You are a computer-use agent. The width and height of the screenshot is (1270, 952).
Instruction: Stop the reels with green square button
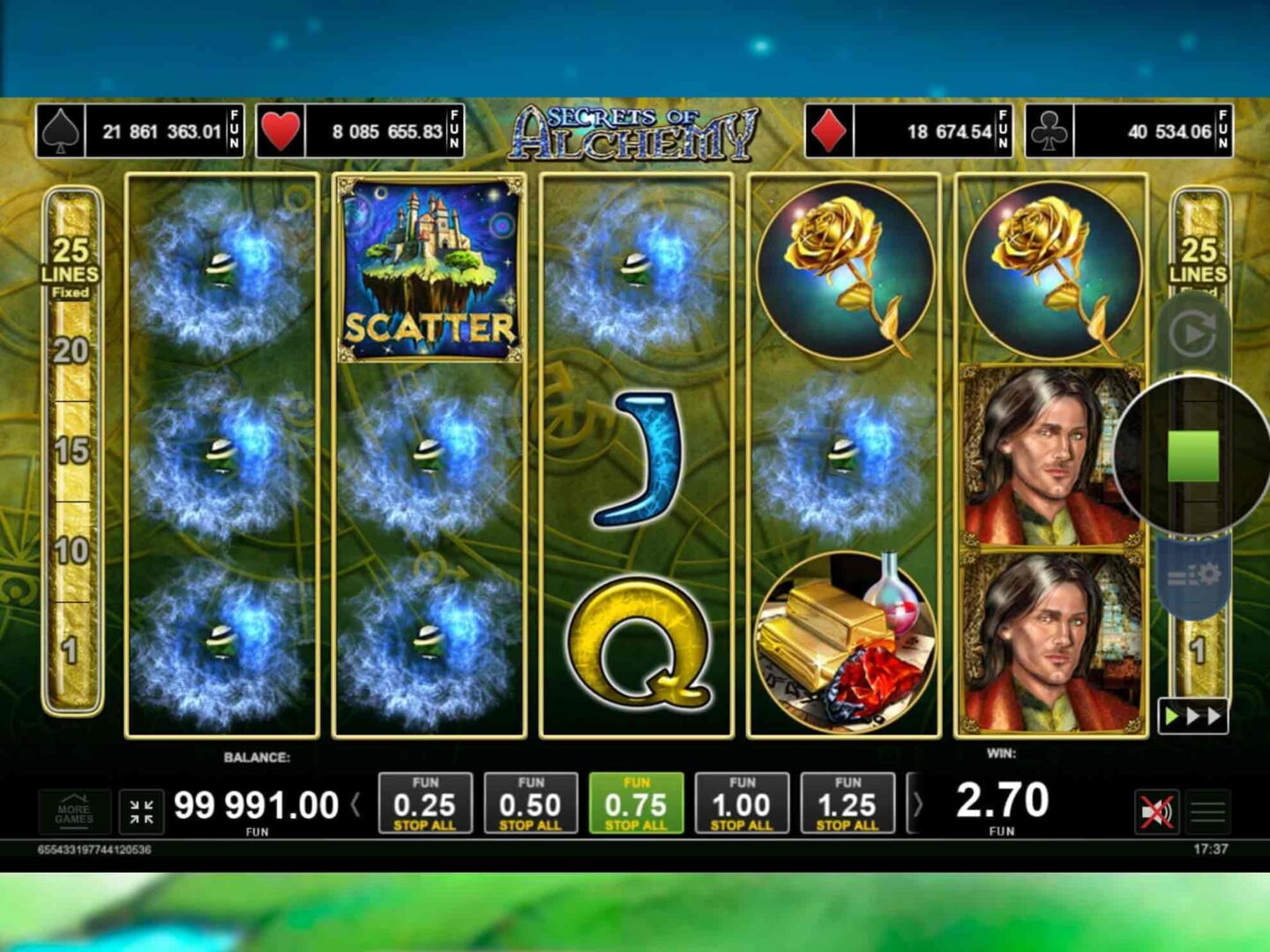pos(1192,456)
